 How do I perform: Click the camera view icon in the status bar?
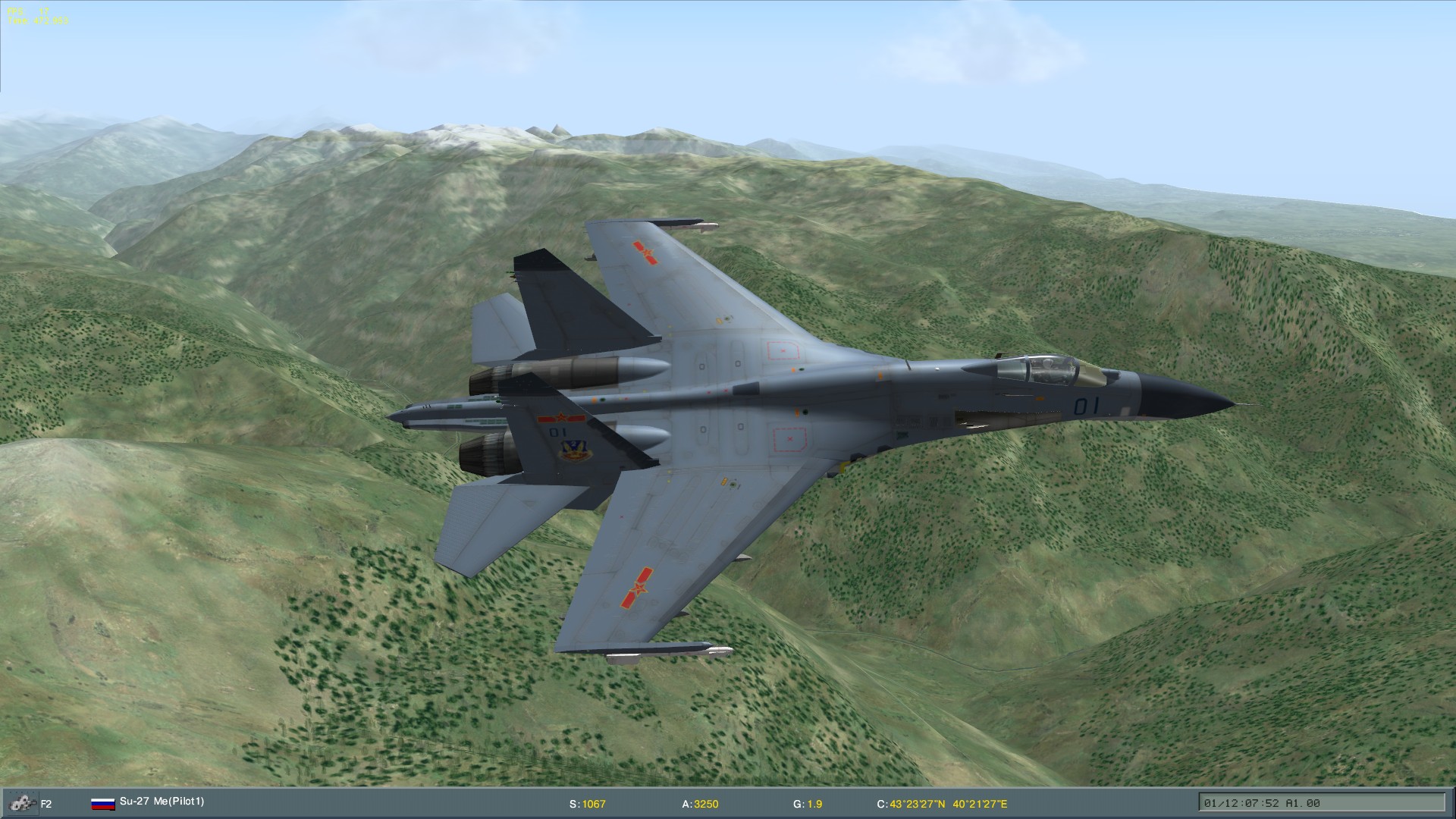click(x=23, y=802)
